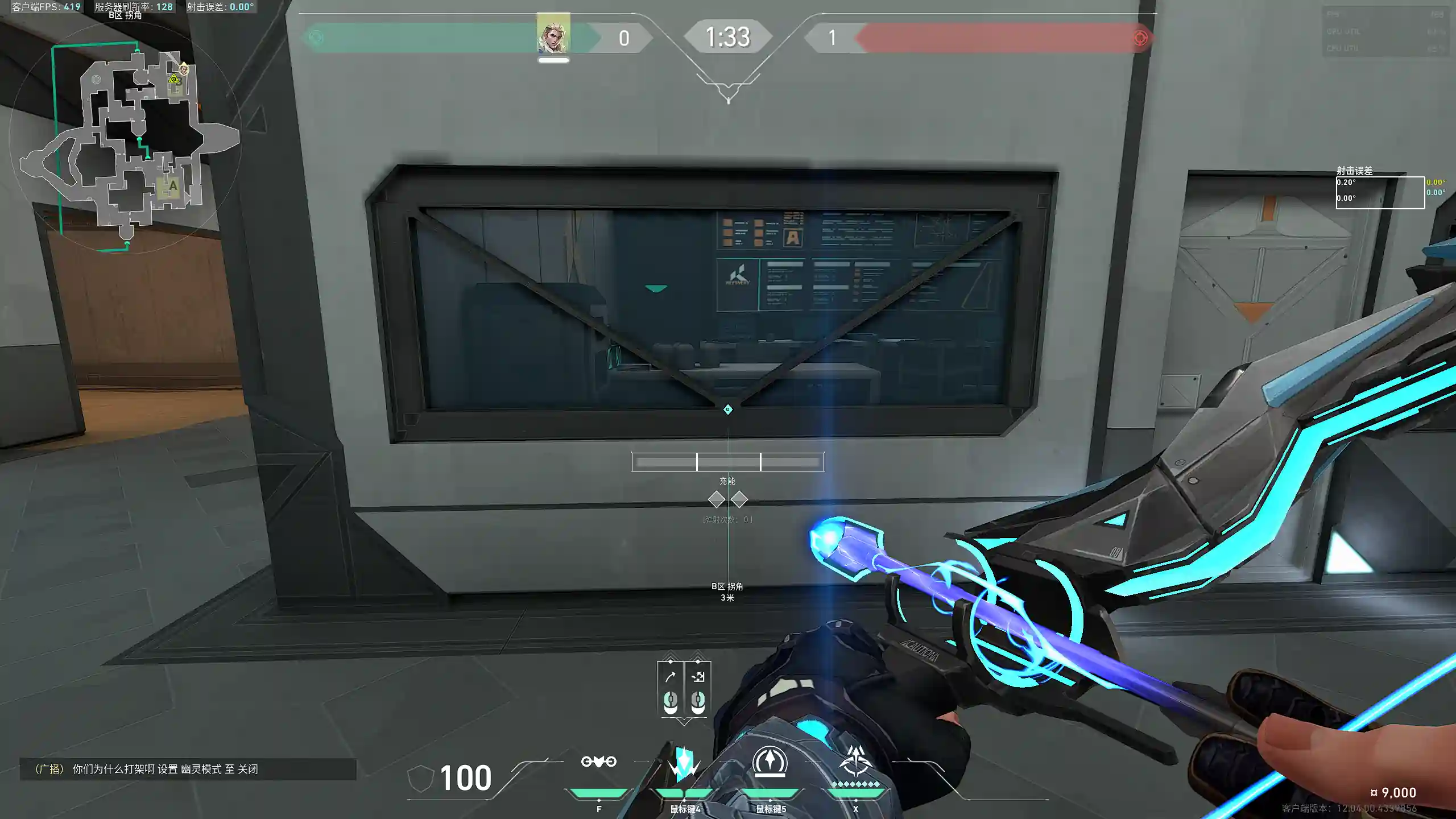
Task: Activate the Owl Drone ability icon
Action: click(x=598, y=762)
